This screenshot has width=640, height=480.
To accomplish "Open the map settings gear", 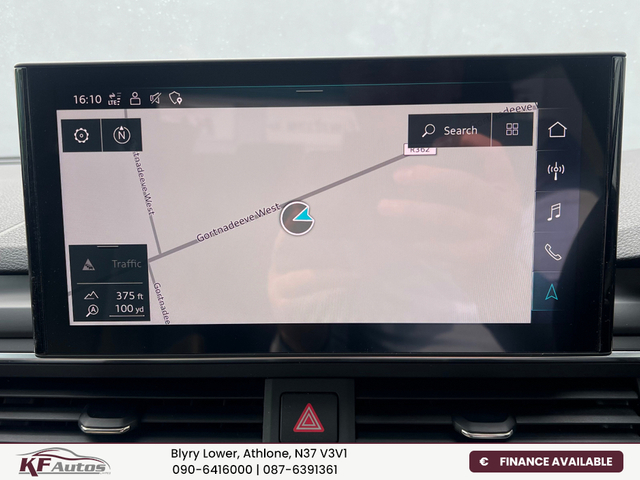I will (82, 135).
